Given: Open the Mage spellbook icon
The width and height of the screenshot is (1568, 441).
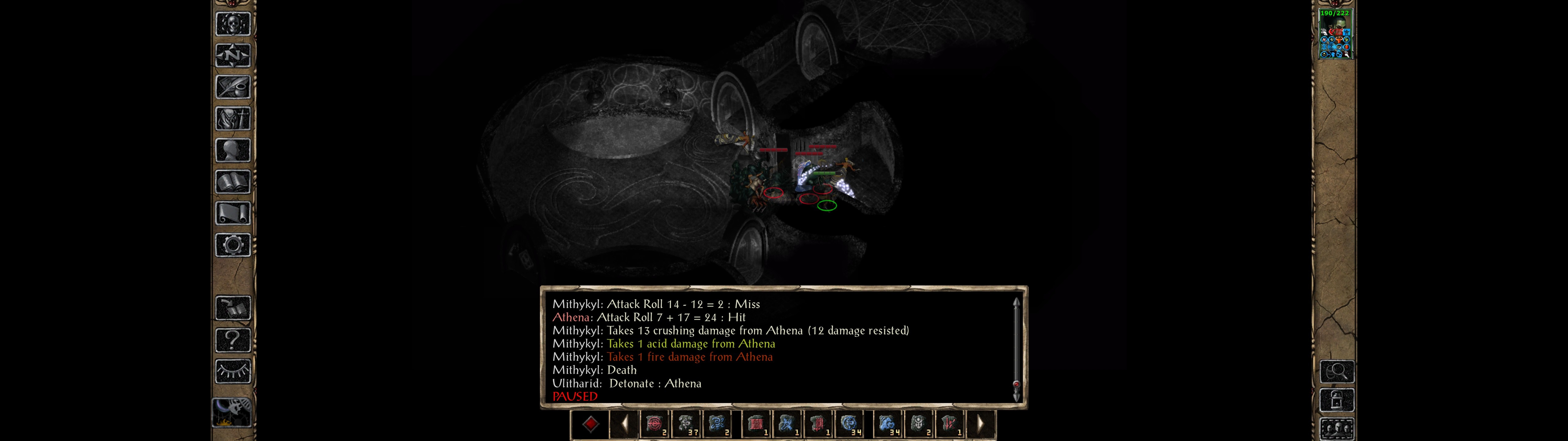Looking at the screenshot, I should point(233,180).
